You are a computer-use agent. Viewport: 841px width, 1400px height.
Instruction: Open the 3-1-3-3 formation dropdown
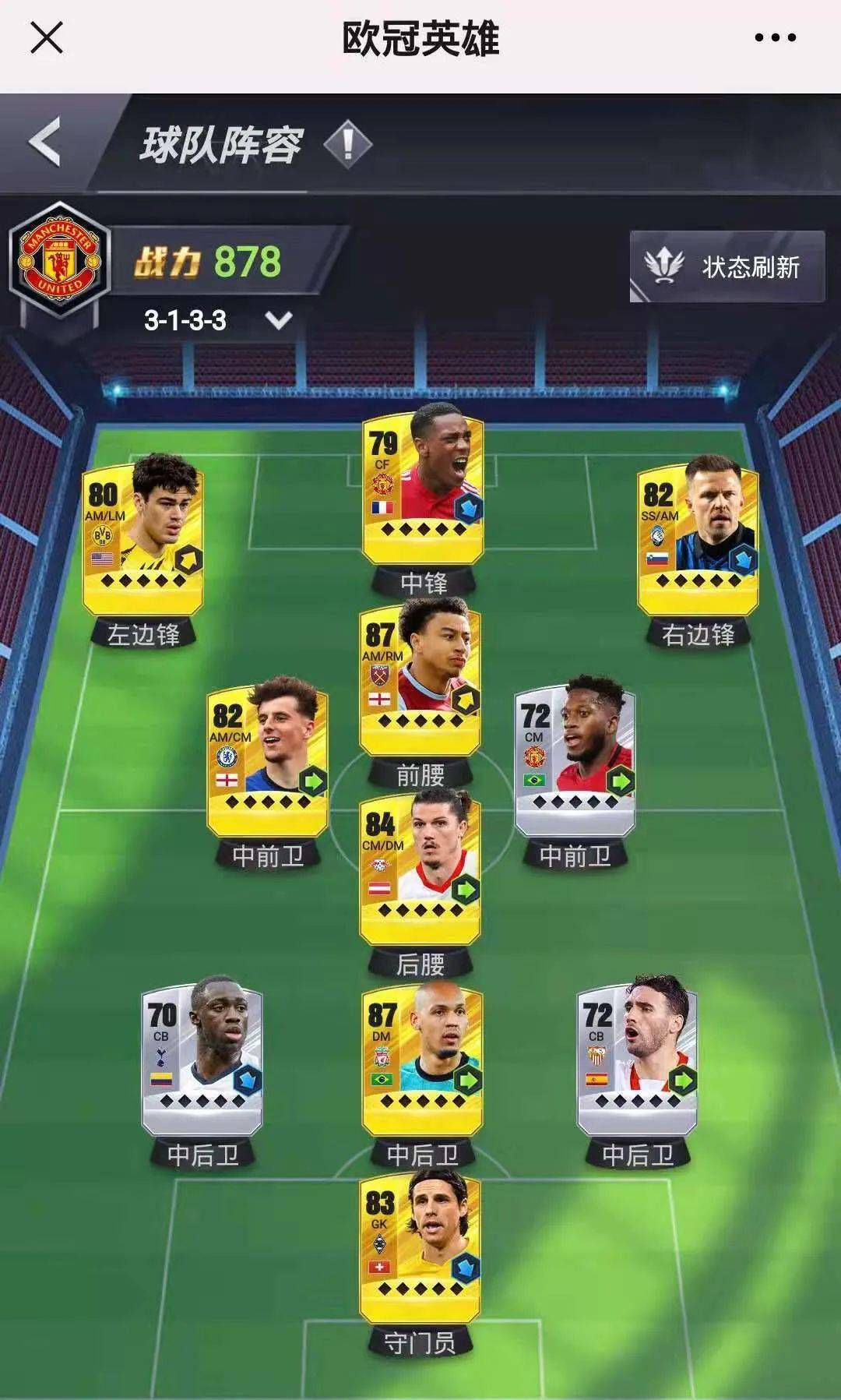[x=279, y=320]
